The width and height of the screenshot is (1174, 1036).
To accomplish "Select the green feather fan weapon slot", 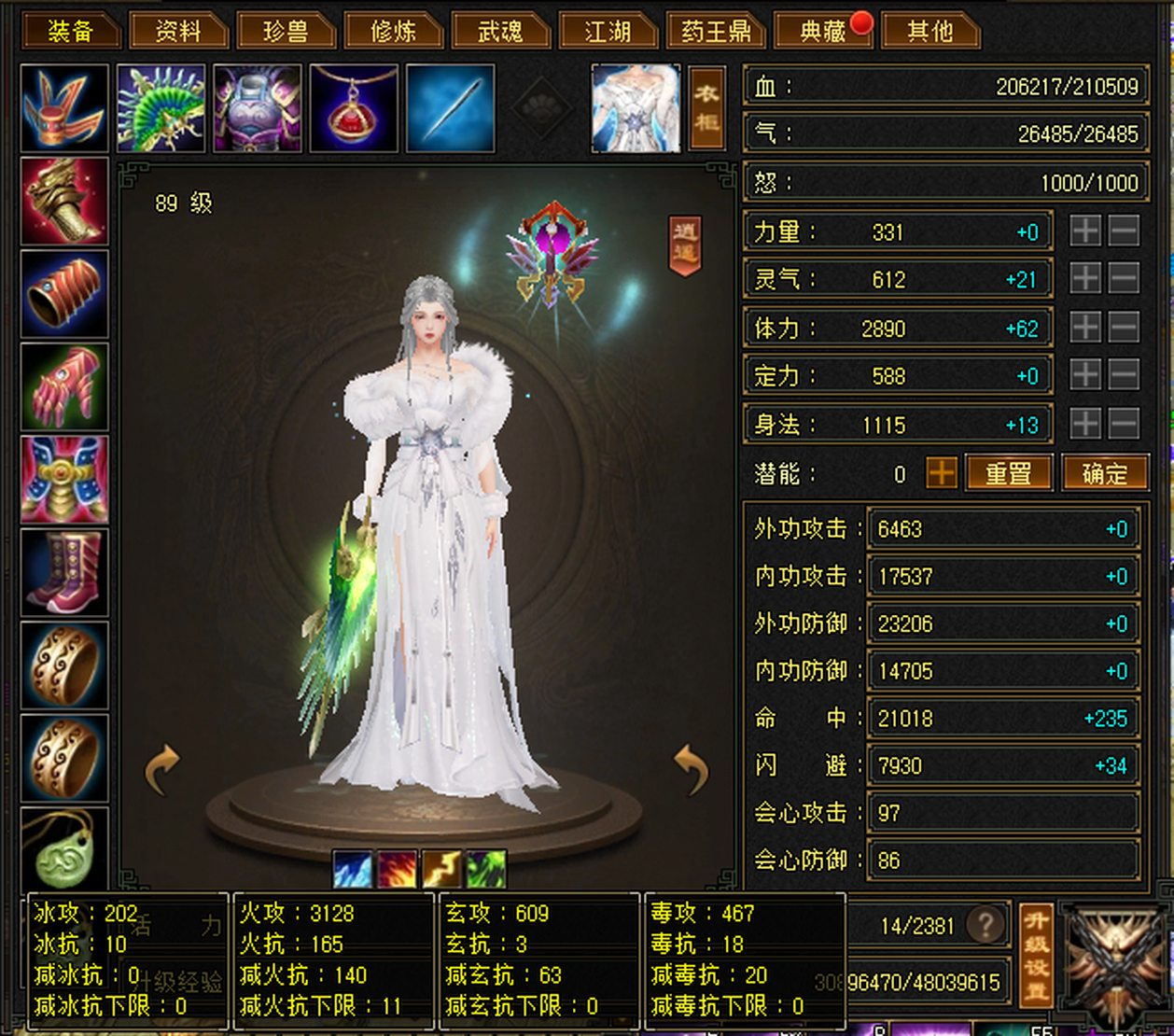I will tap(161, 108).
